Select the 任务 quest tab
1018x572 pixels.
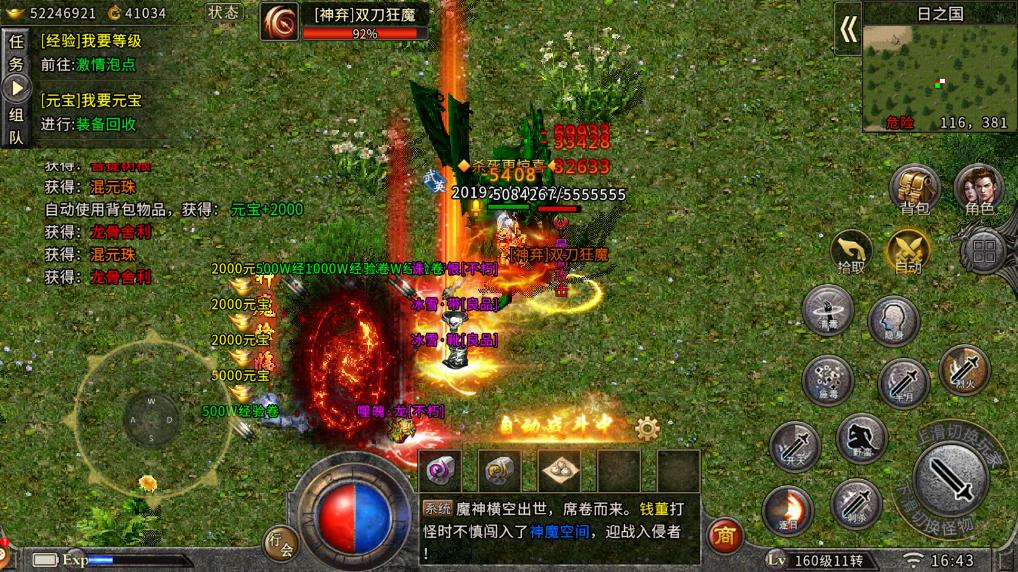pyautogui.click(x=16, y=52)
